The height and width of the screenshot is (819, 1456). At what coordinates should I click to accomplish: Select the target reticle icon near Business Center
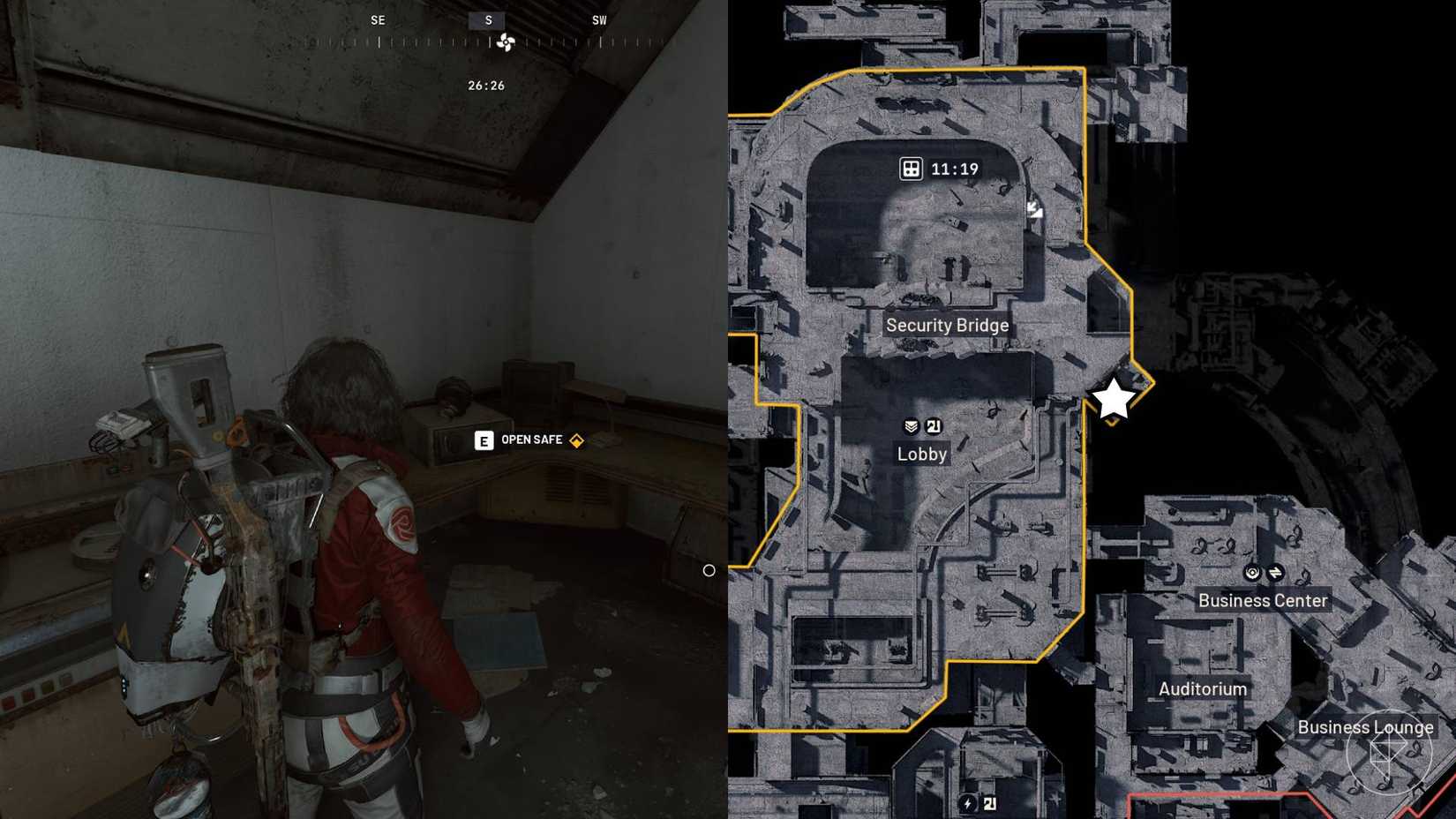click(x=1251, y=572)
